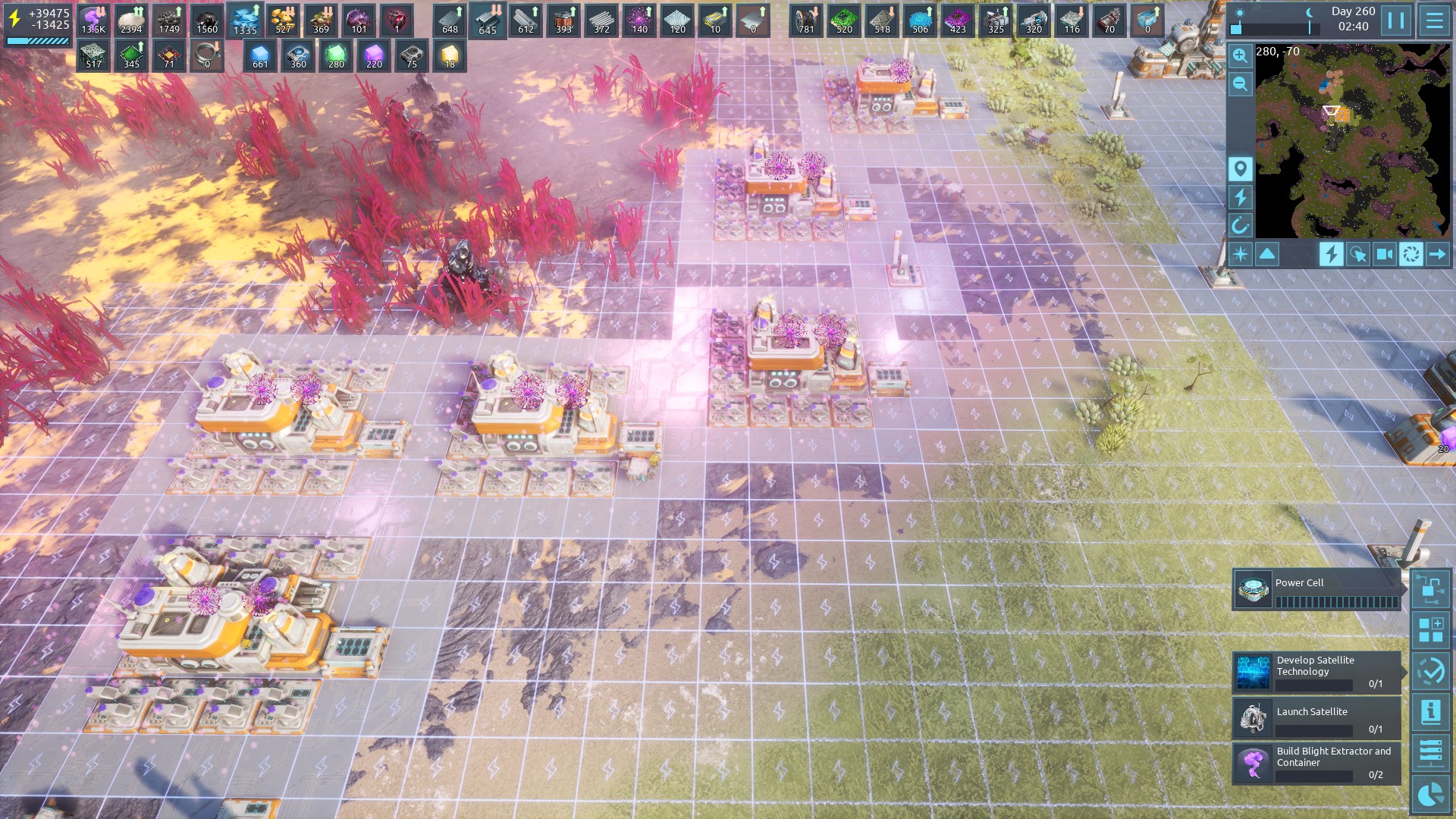Click the right-arrow button below the minimap
The height and width of the screenshot is (819, 1456).
[1437, 254]
